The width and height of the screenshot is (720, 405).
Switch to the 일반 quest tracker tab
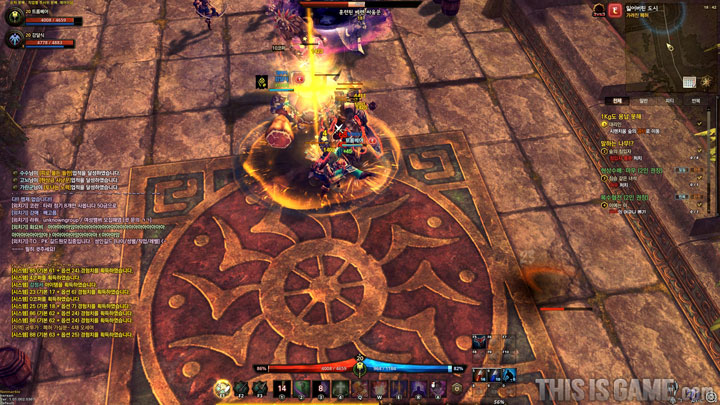pos(644,100)
